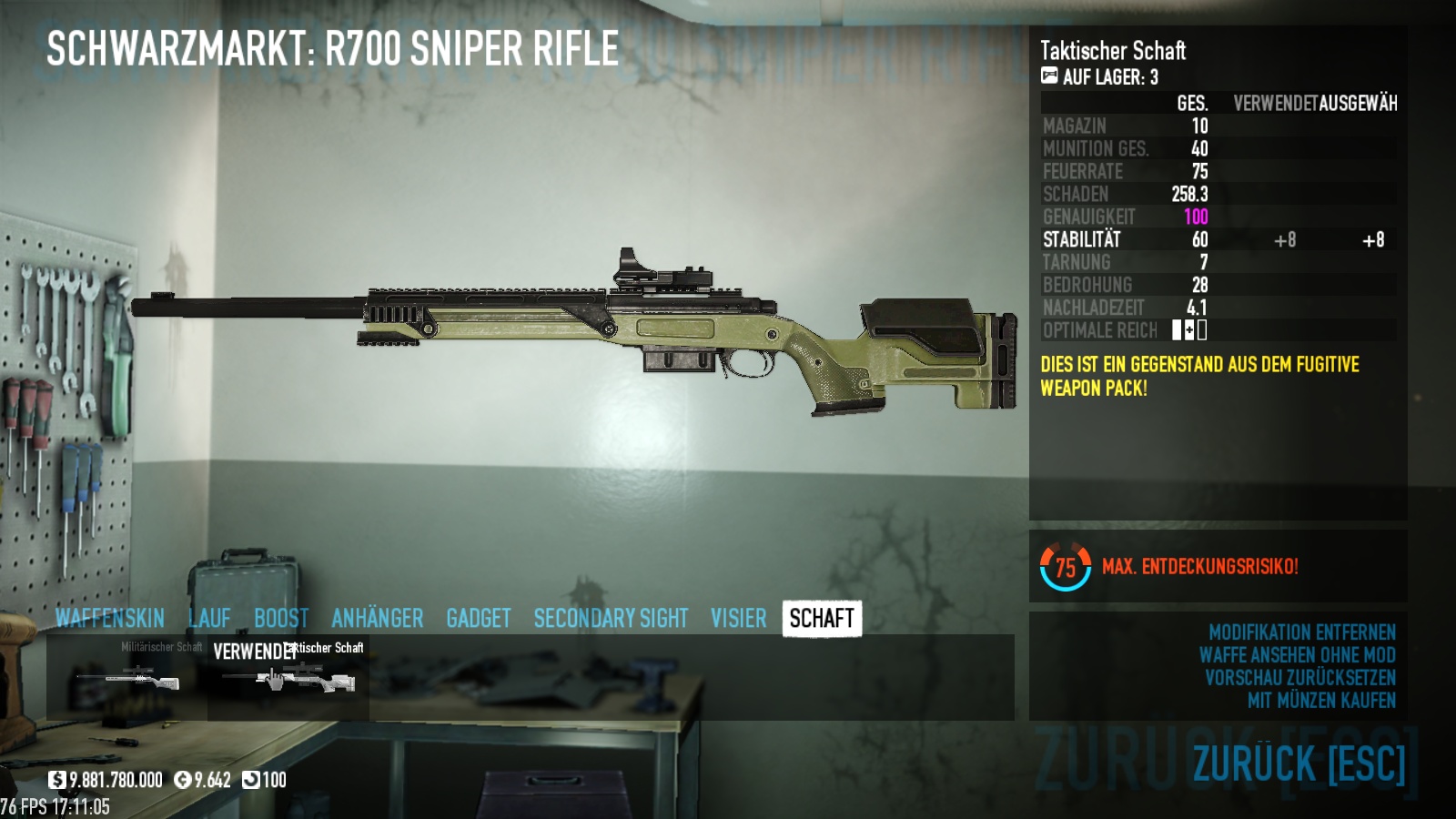Choose Waffe Ansehen Ohne Mod
Viewport: 1456px width, 819px height.
point(1297,655)
